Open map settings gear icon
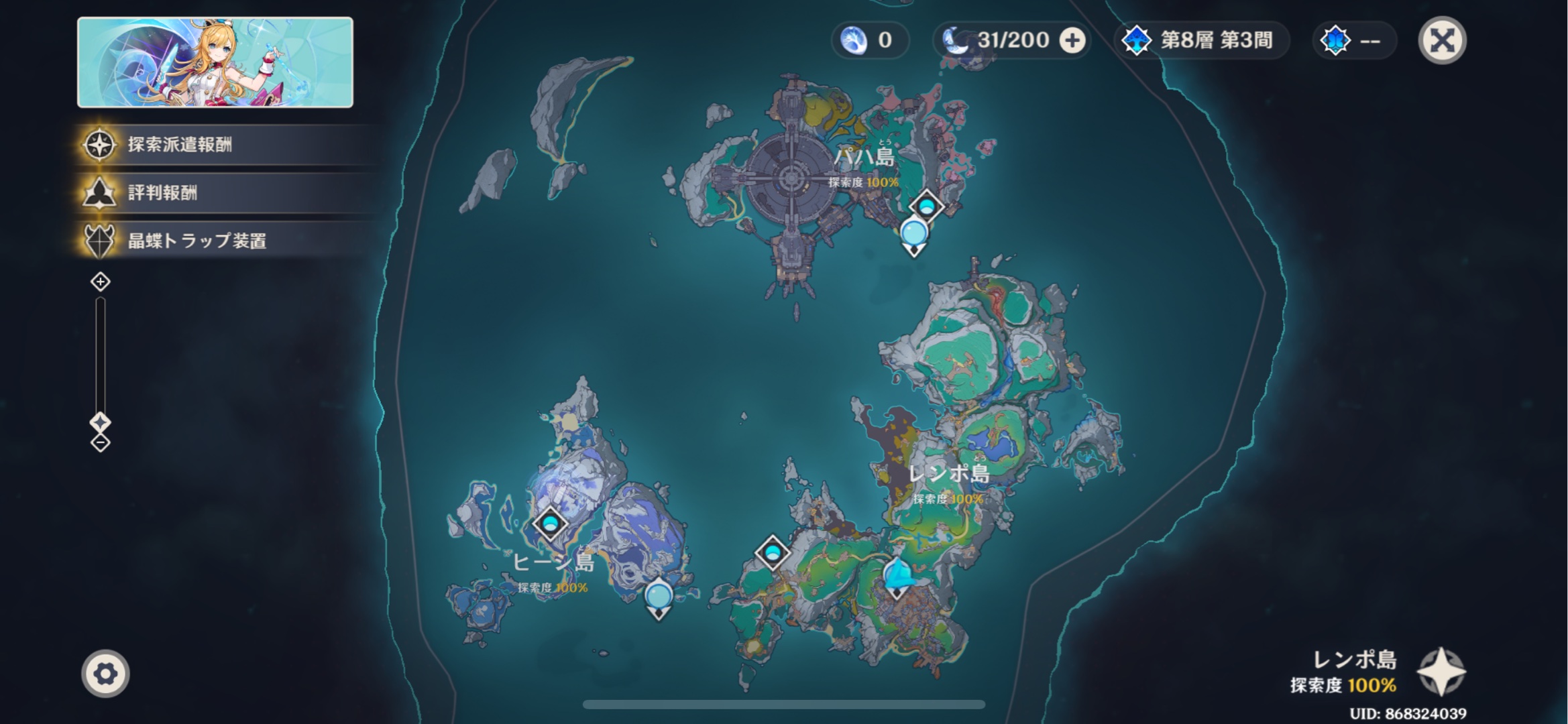The height and width of the screenshot is (724, 1568). point(105,673)
